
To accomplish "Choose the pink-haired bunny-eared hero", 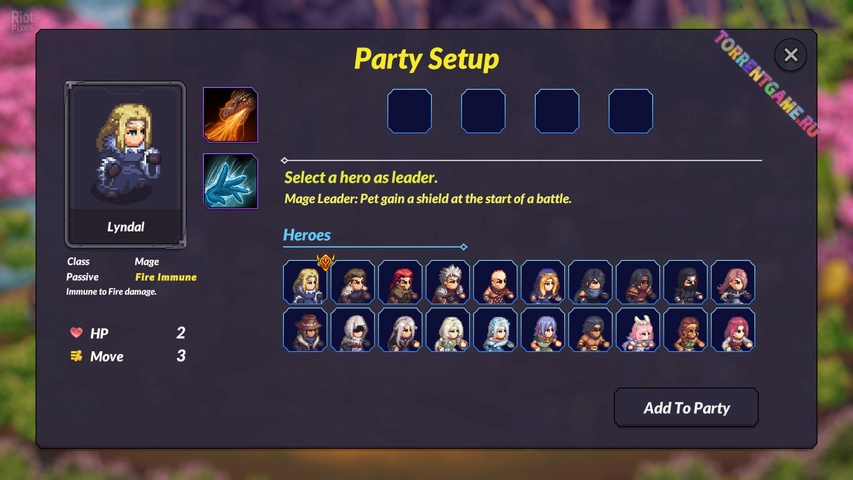I will (638, 330).
